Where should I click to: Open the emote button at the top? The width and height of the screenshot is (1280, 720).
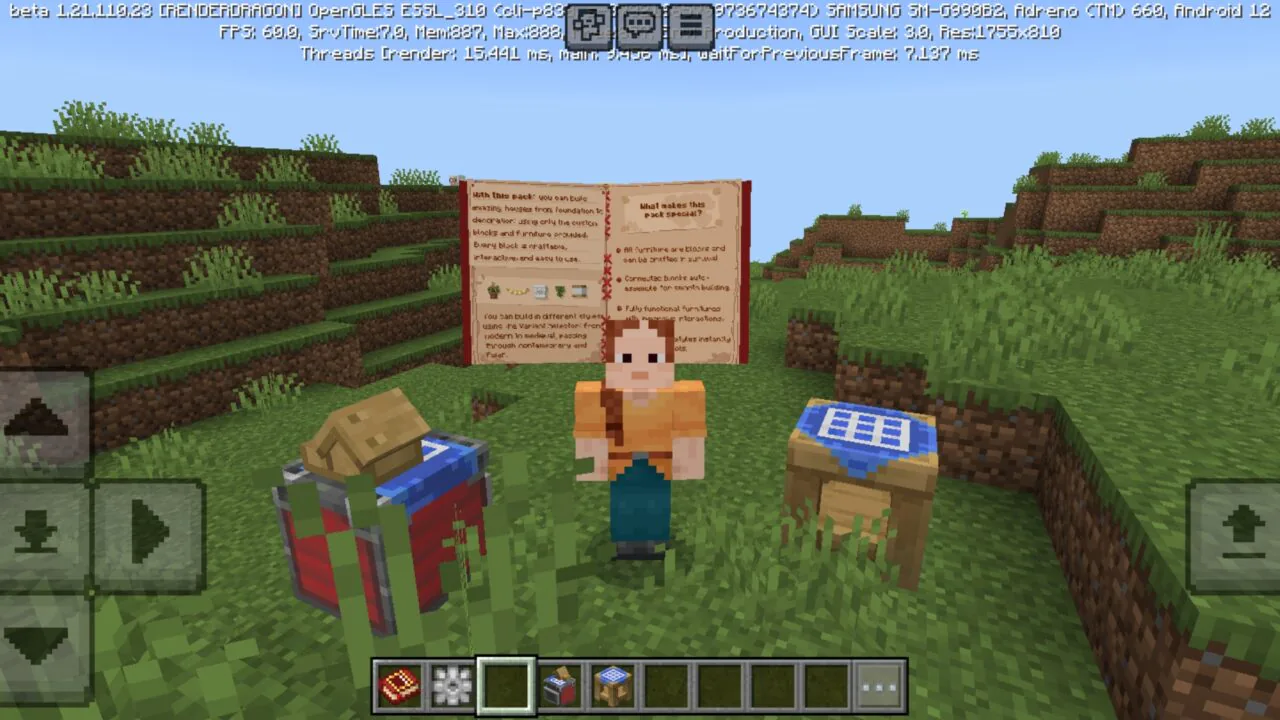[590, 26]
